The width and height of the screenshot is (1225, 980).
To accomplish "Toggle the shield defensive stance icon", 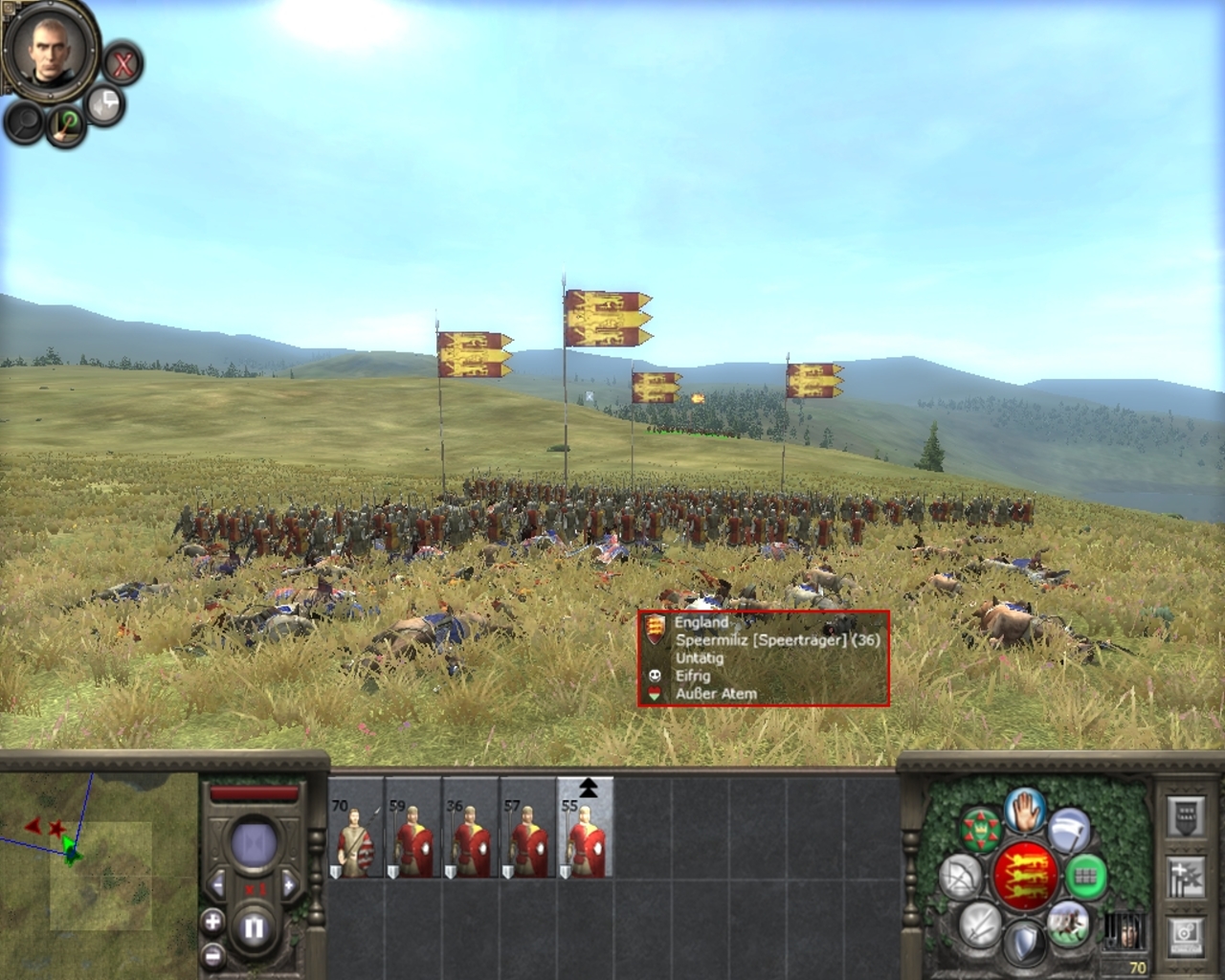I will (x=1024, y=942).
